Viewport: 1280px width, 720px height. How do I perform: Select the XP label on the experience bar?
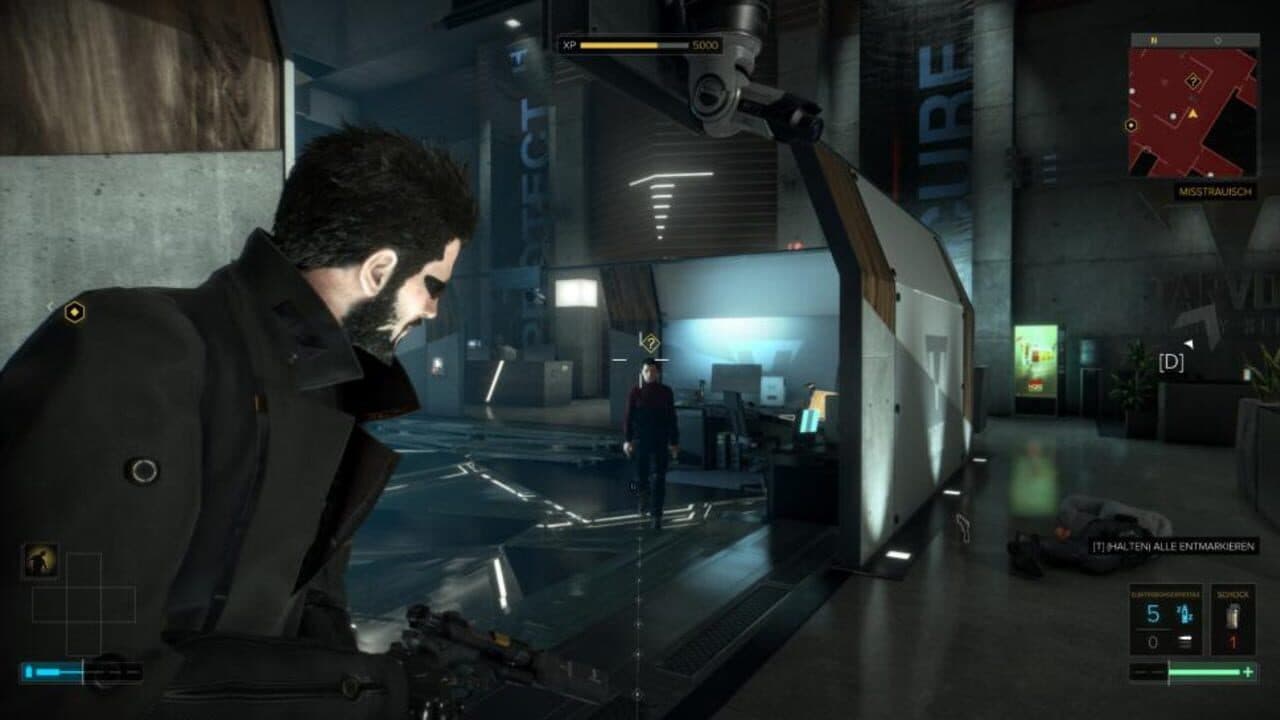tap(568, 44)
